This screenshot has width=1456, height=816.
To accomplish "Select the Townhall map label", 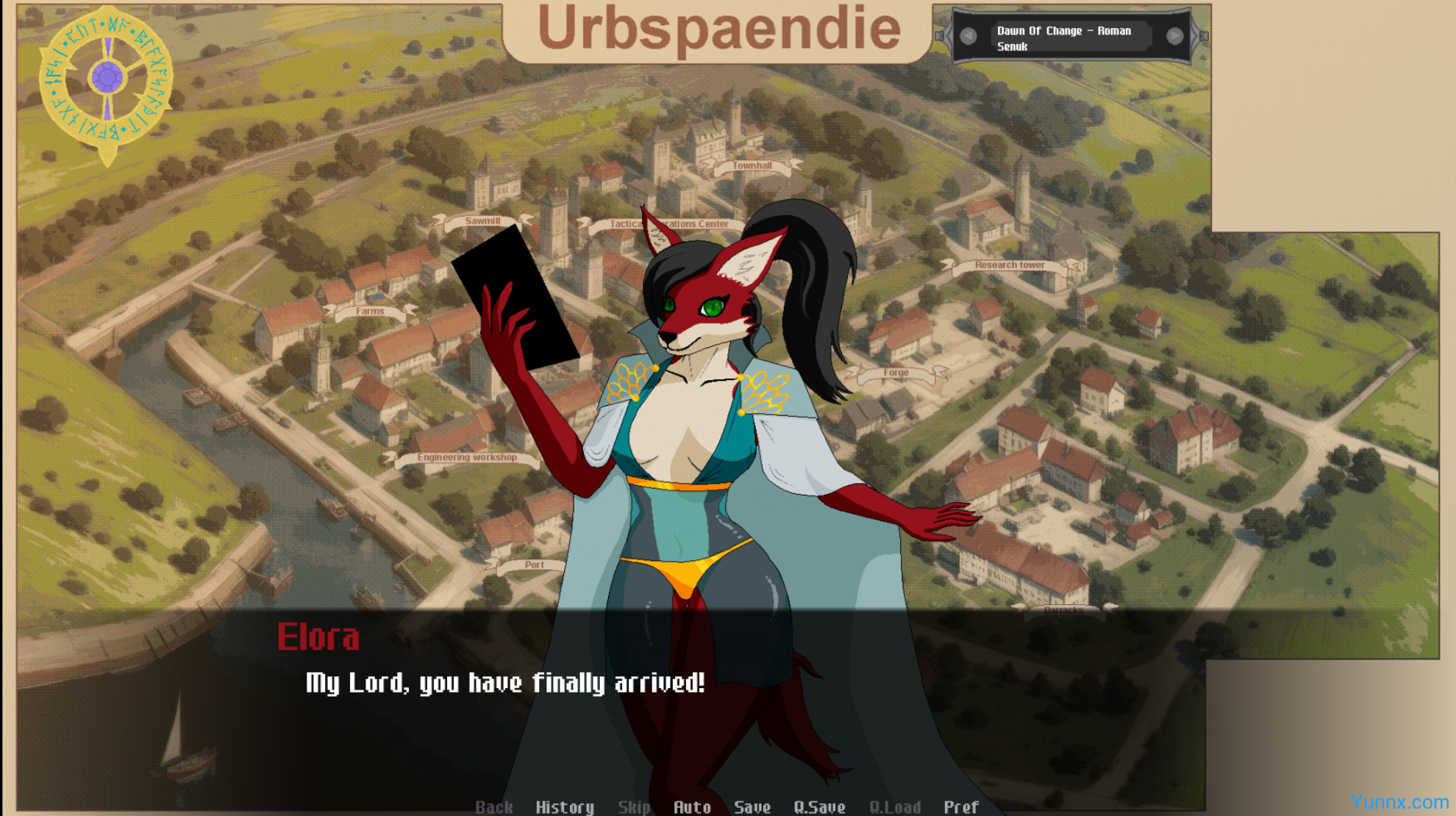I will coord(752,165).
